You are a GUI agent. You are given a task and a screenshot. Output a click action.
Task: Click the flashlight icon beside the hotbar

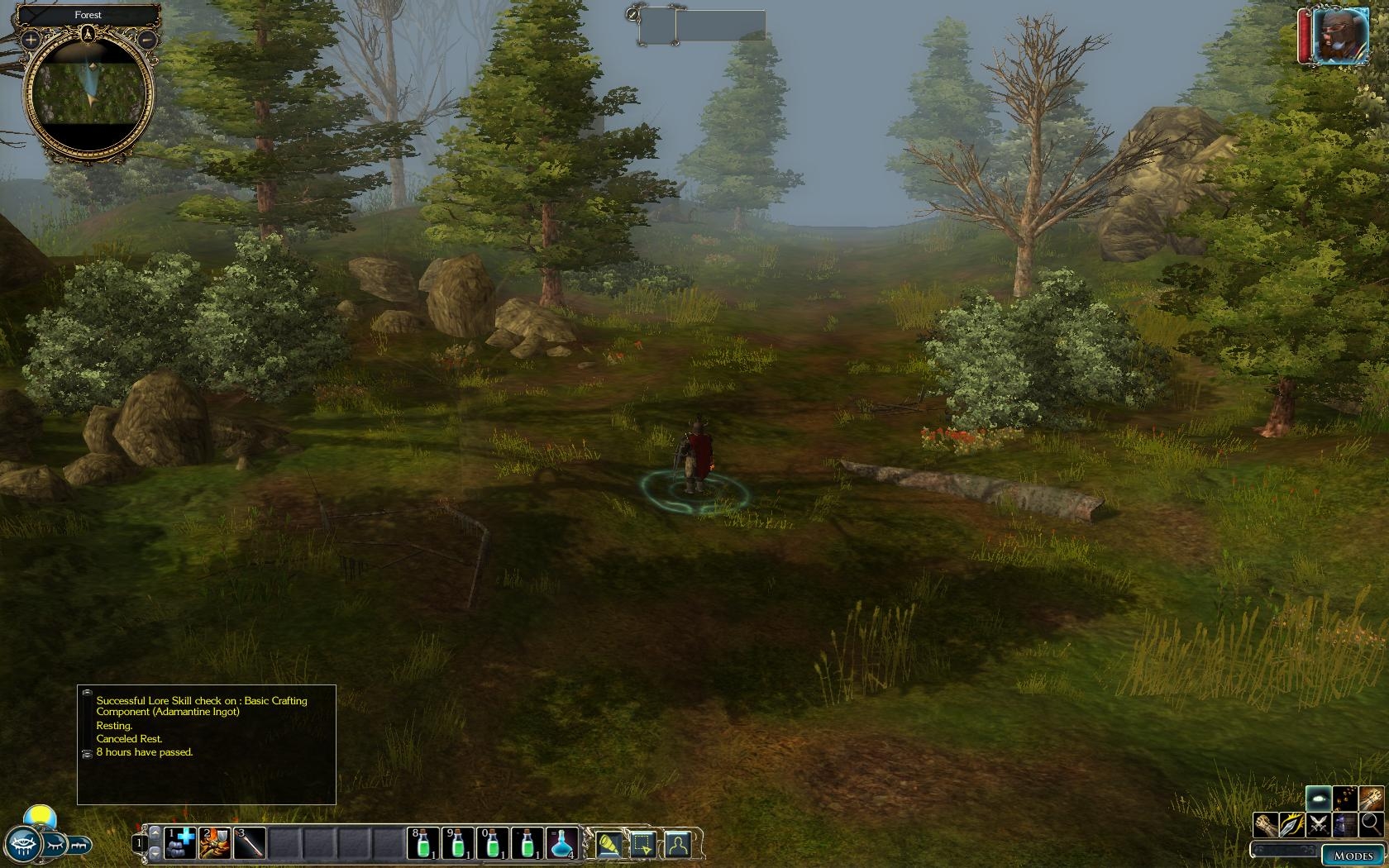click(x=608, y=844)
